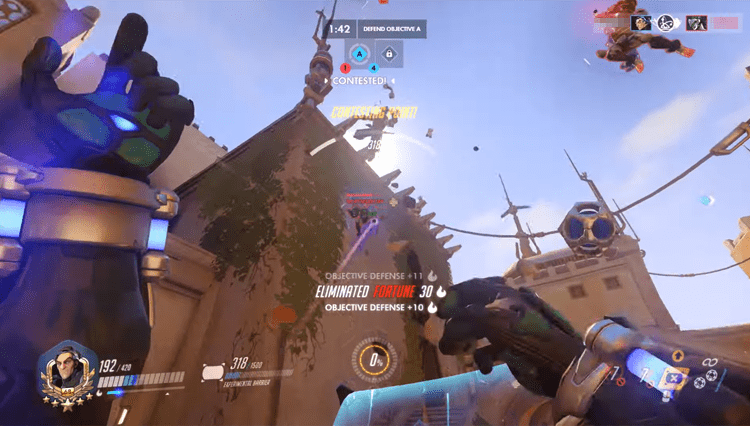Click the killer portrait in kill feed
Image resolution: width=750 pixels, height=426 pixels.
[642, 21]
